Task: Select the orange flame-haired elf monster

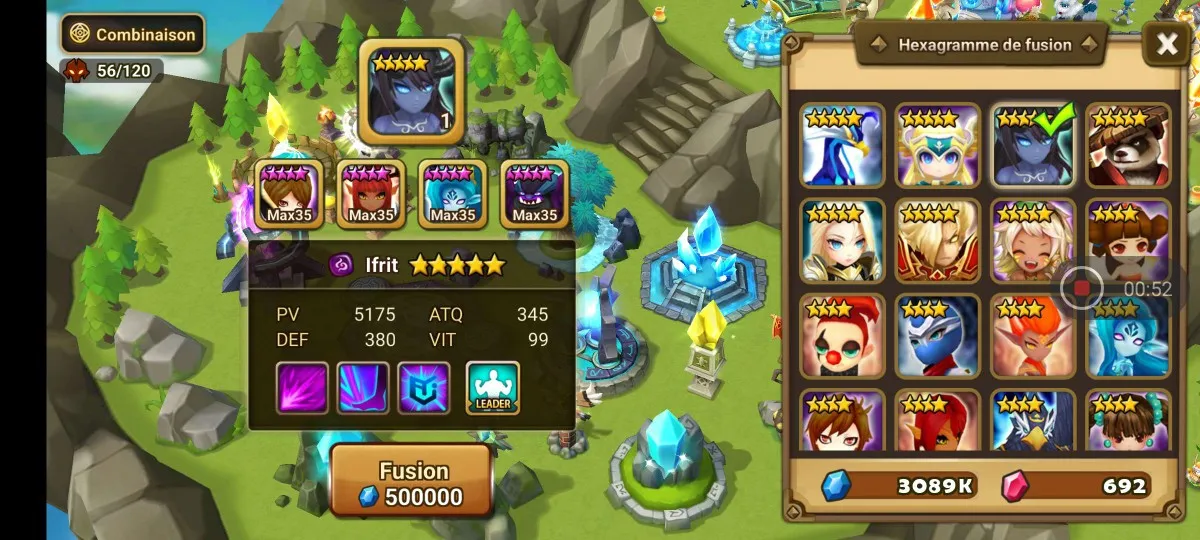Action: pyautogui.click(x=1033, y=336)
